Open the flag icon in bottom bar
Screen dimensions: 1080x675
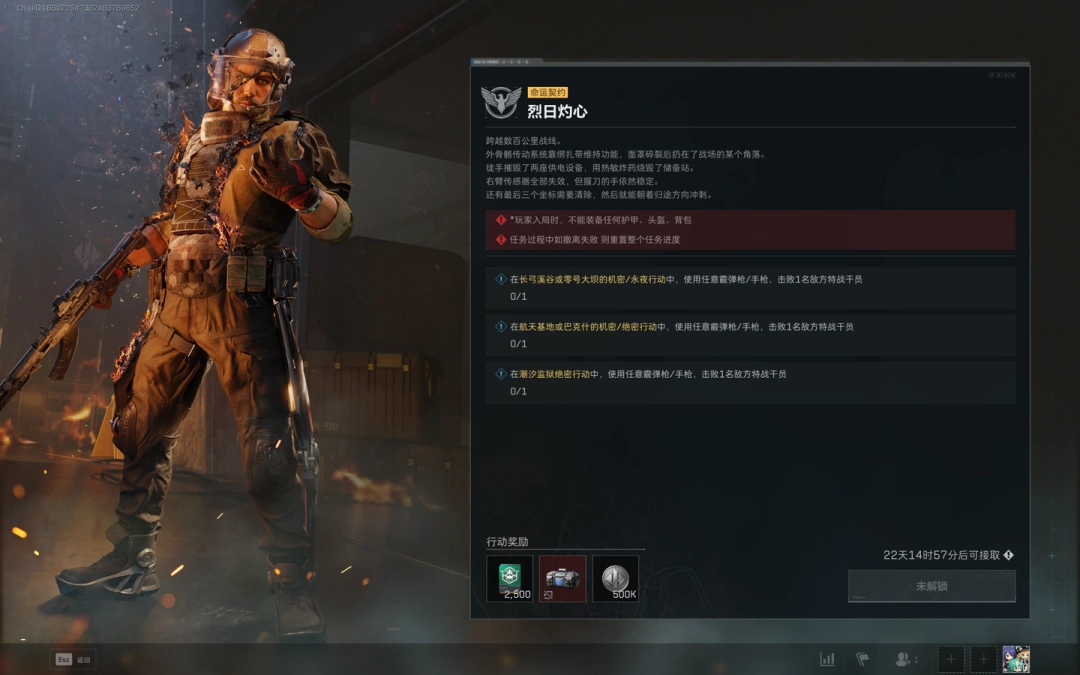pyautogui.click(x=862, y=659)
